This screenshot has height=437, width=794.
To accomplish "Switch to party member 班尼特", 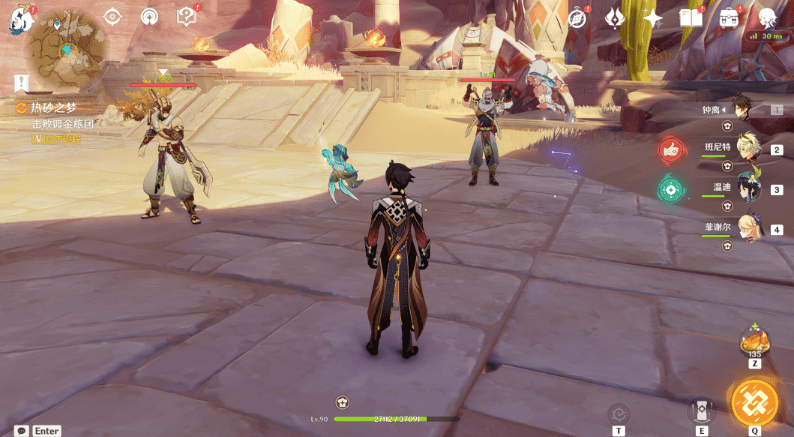I will (745, 148).
